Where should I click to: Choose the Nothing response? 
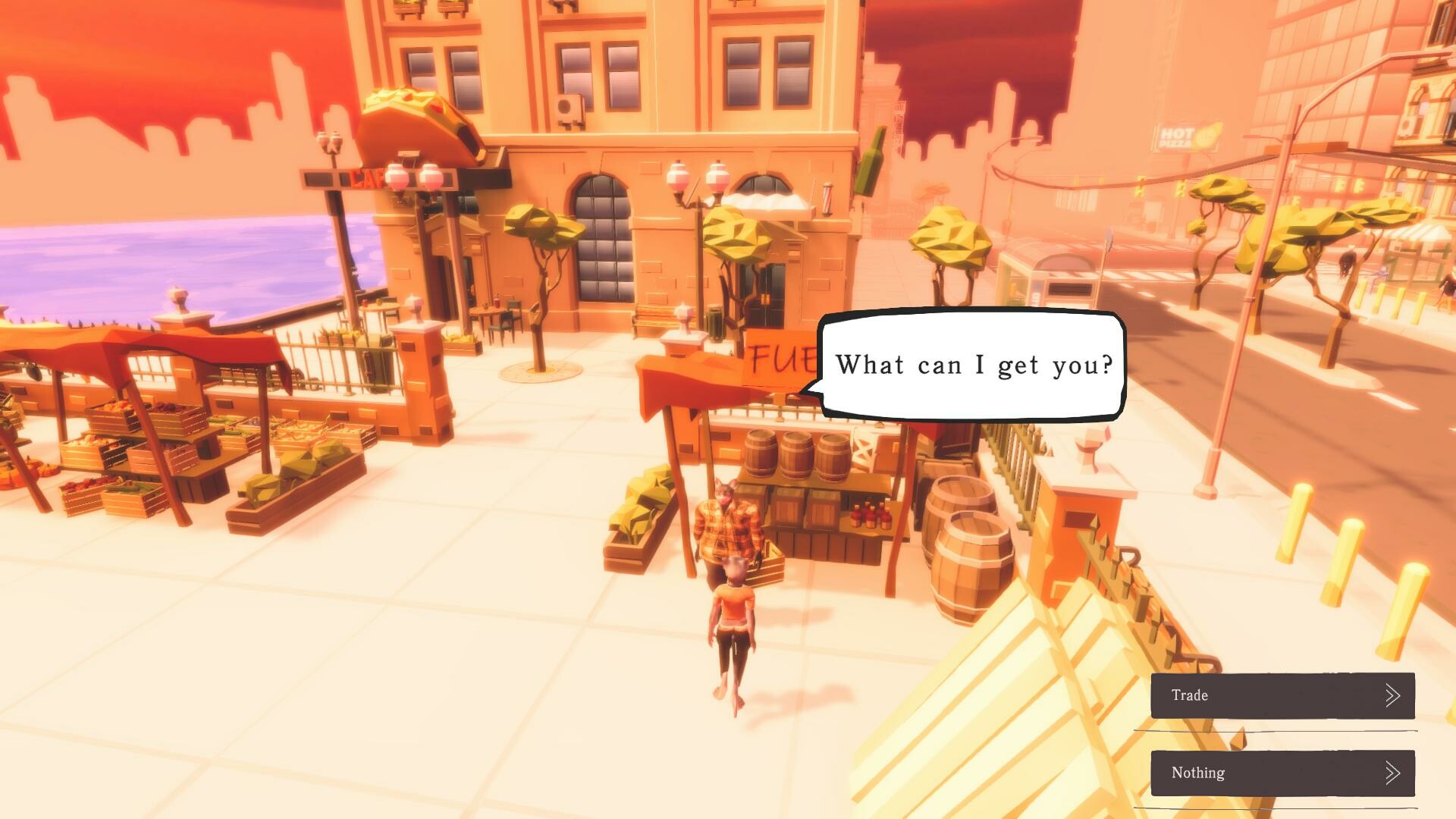click(x=1282, y=773)
